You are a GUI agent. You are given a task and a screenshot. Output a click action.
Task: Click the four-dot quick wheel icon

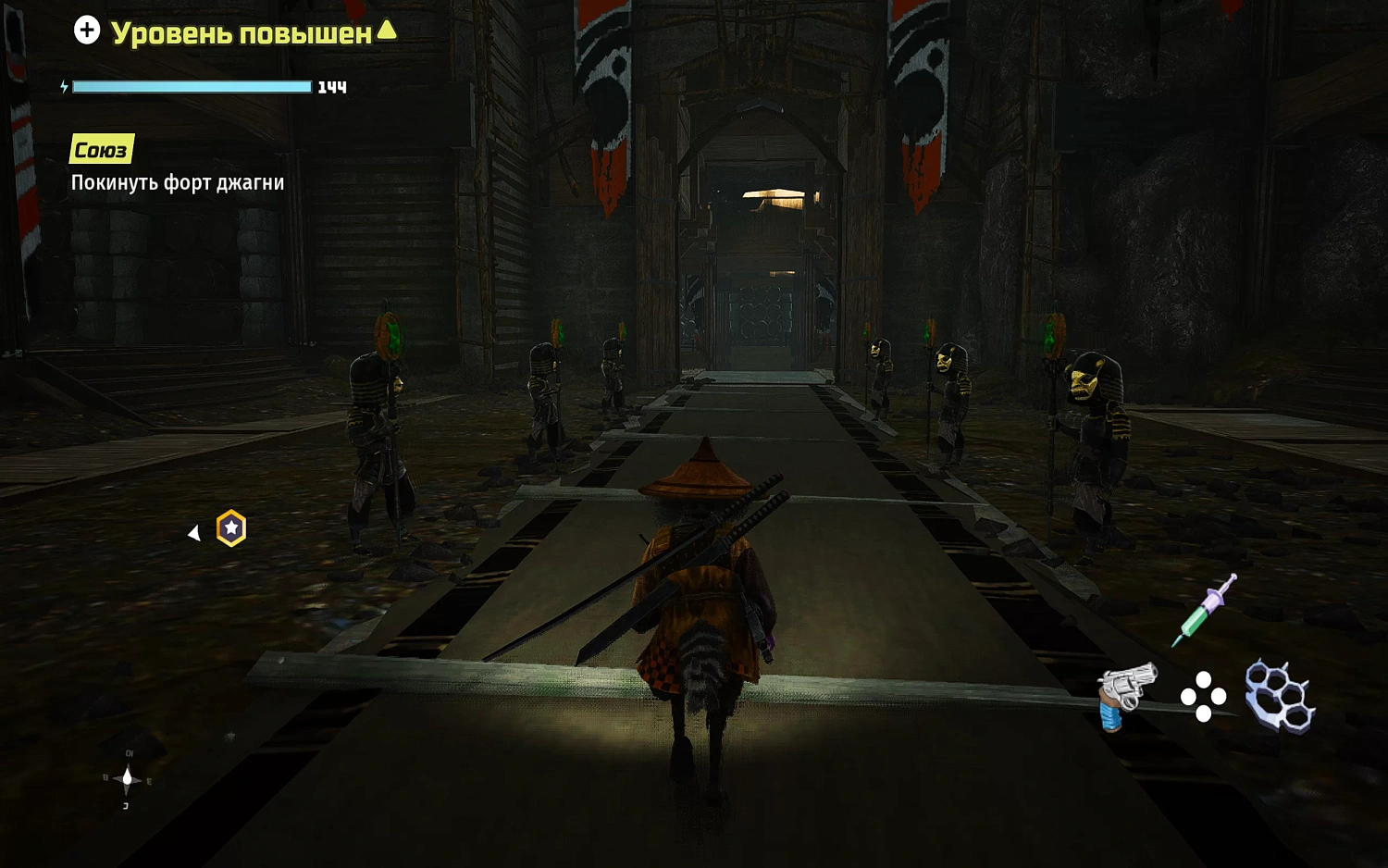point(1203,697)
